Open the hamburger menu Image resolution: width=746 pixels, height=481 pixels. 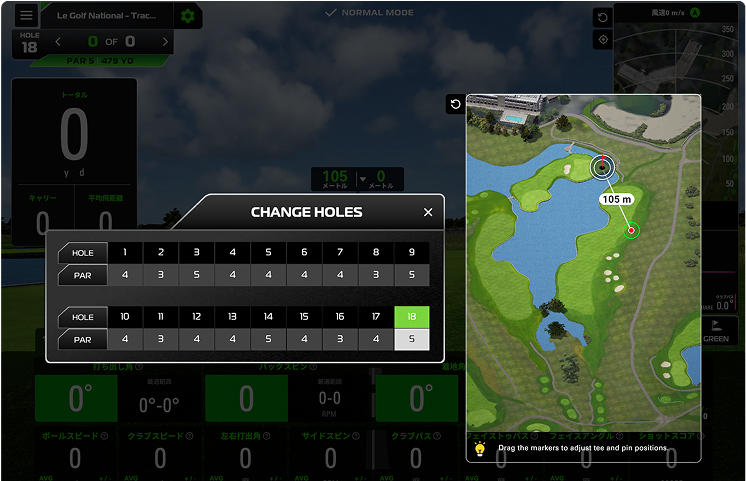tap(26, 16)
